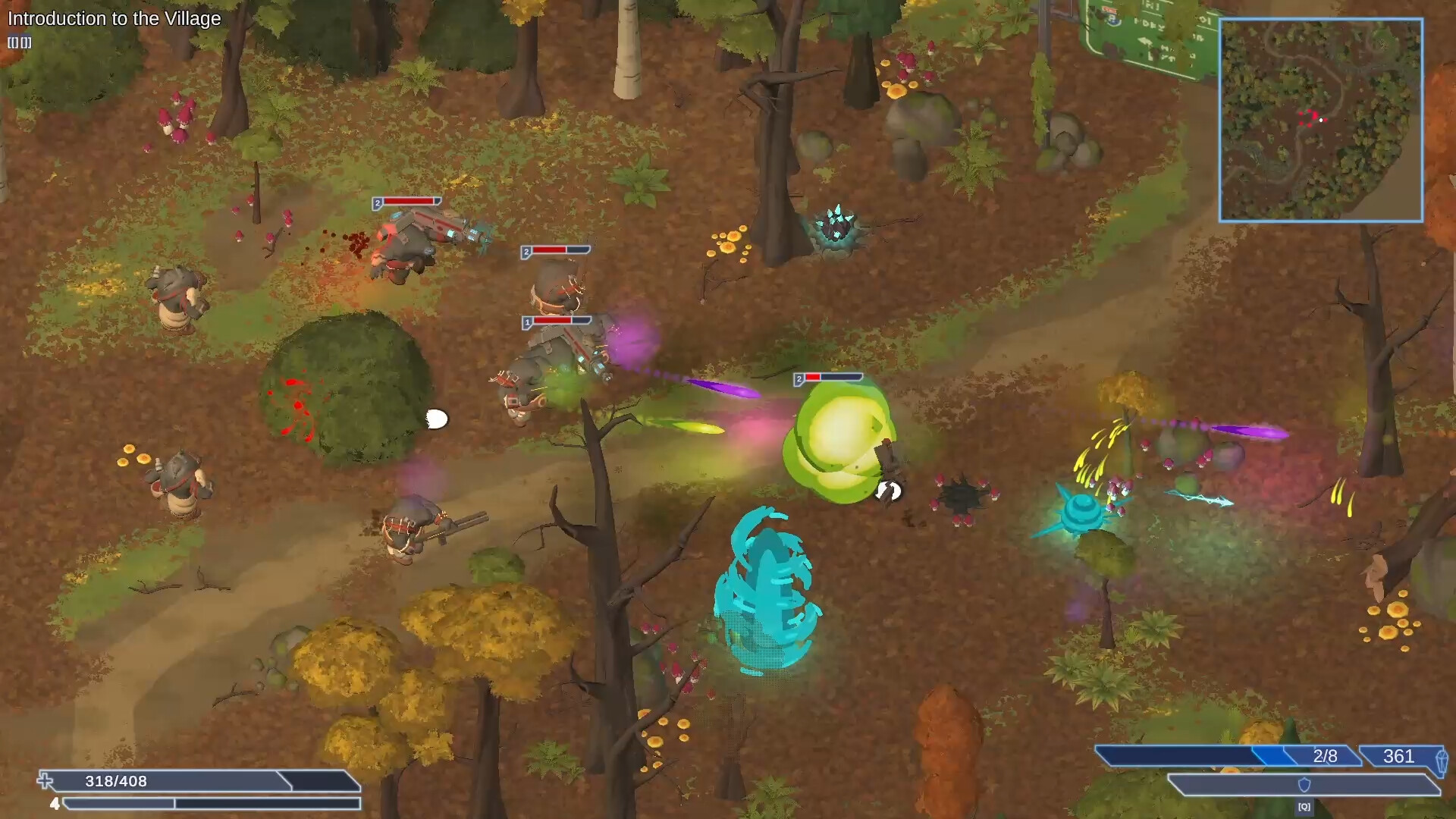Select the currency display showing 361

(x=1397, y=756)
